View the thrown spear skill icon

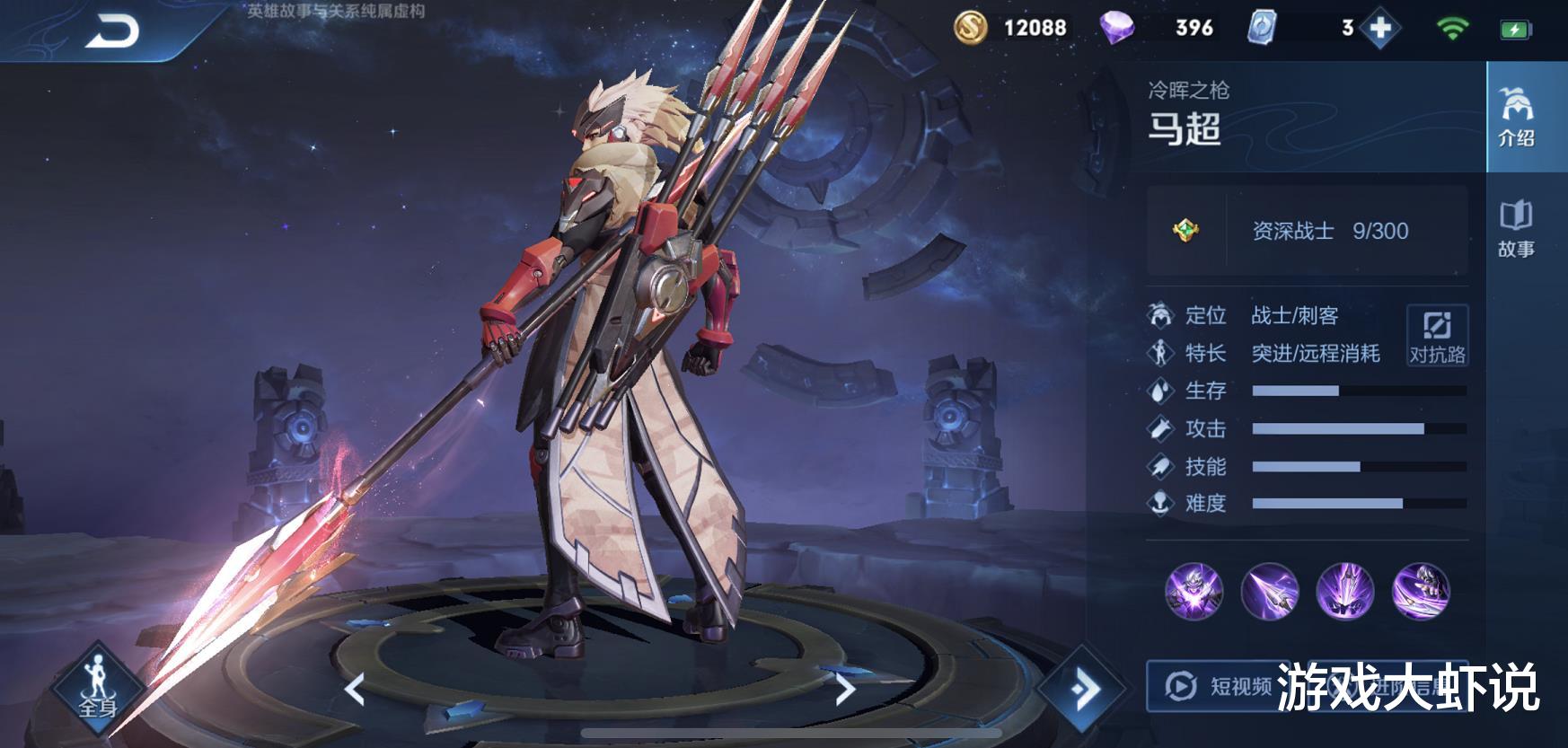(x=1269, y=591)
